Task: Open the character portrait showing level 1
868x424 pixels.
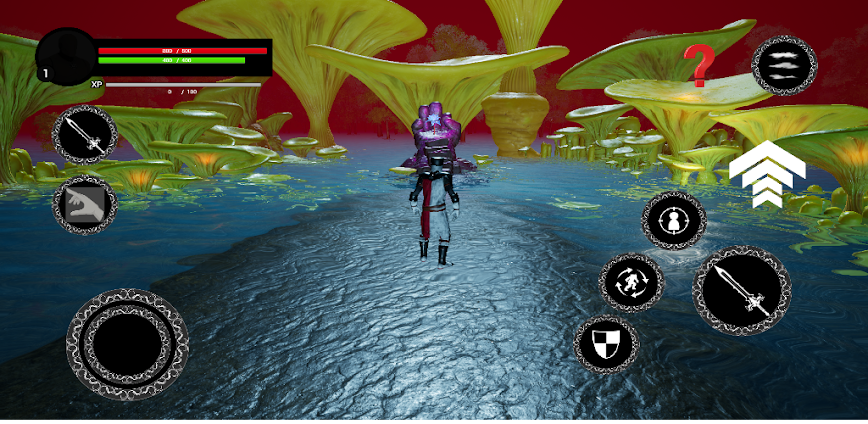Action: [66, 55]
